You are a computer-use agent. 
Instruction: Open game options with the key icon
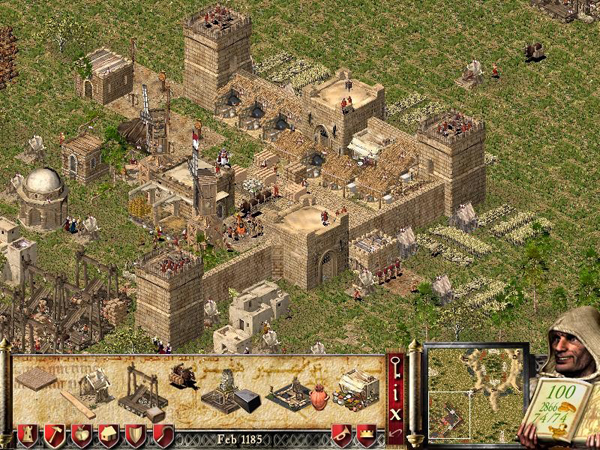point(396,366)
